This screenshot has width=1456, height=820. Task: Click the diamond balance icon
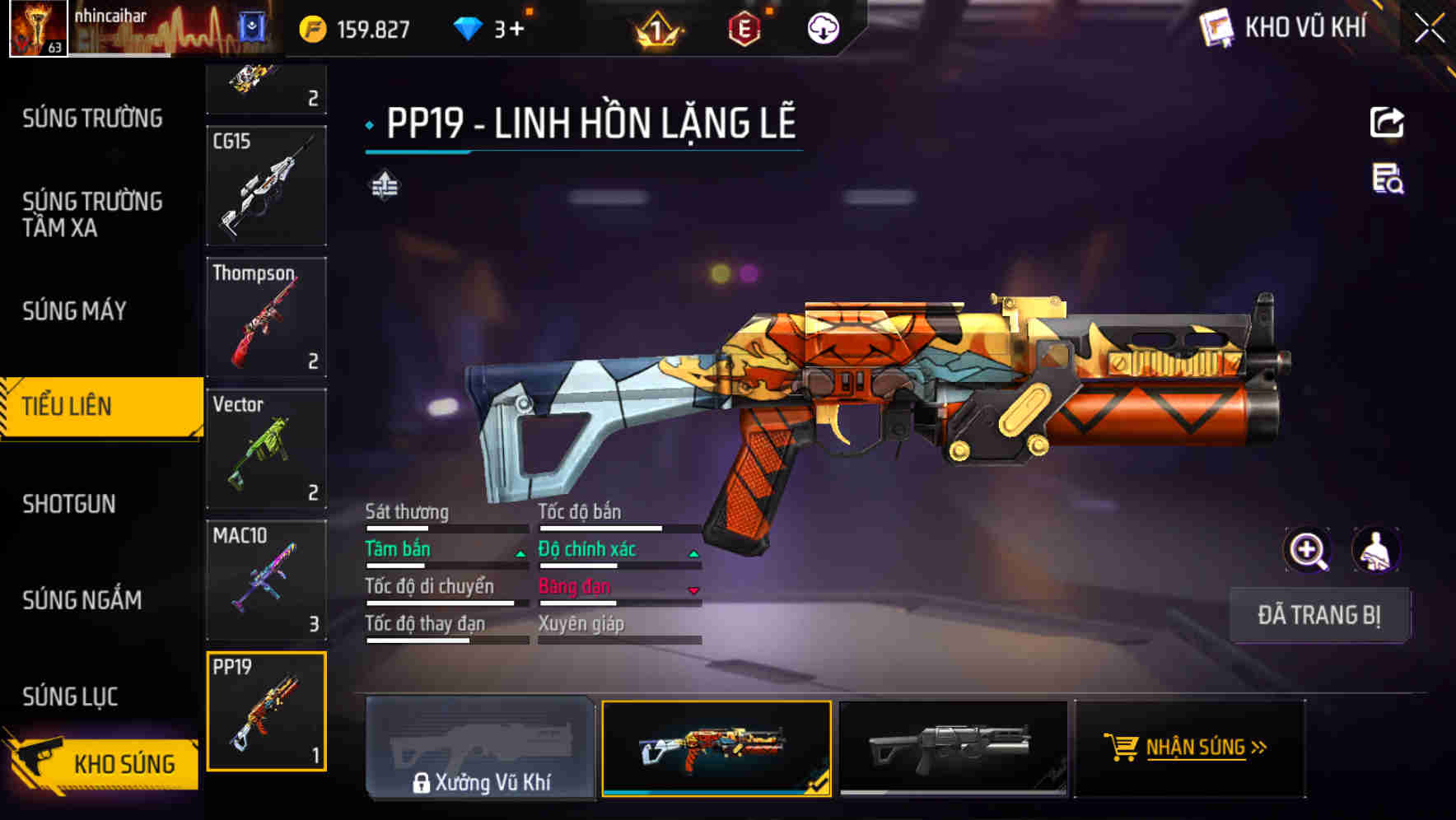(x=468, y=28)
